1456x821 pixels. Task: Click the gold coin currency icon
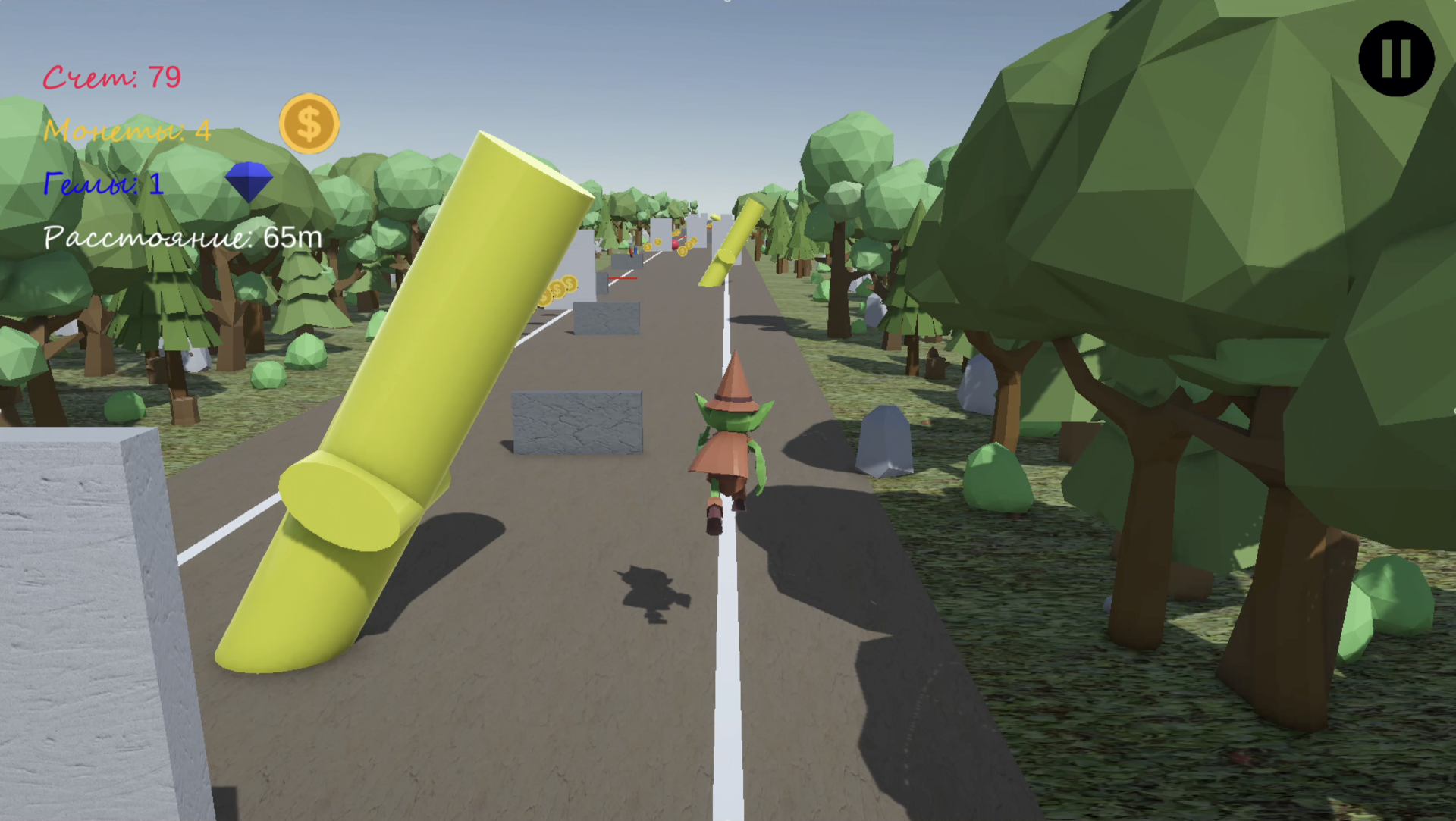tap(308, 123)
